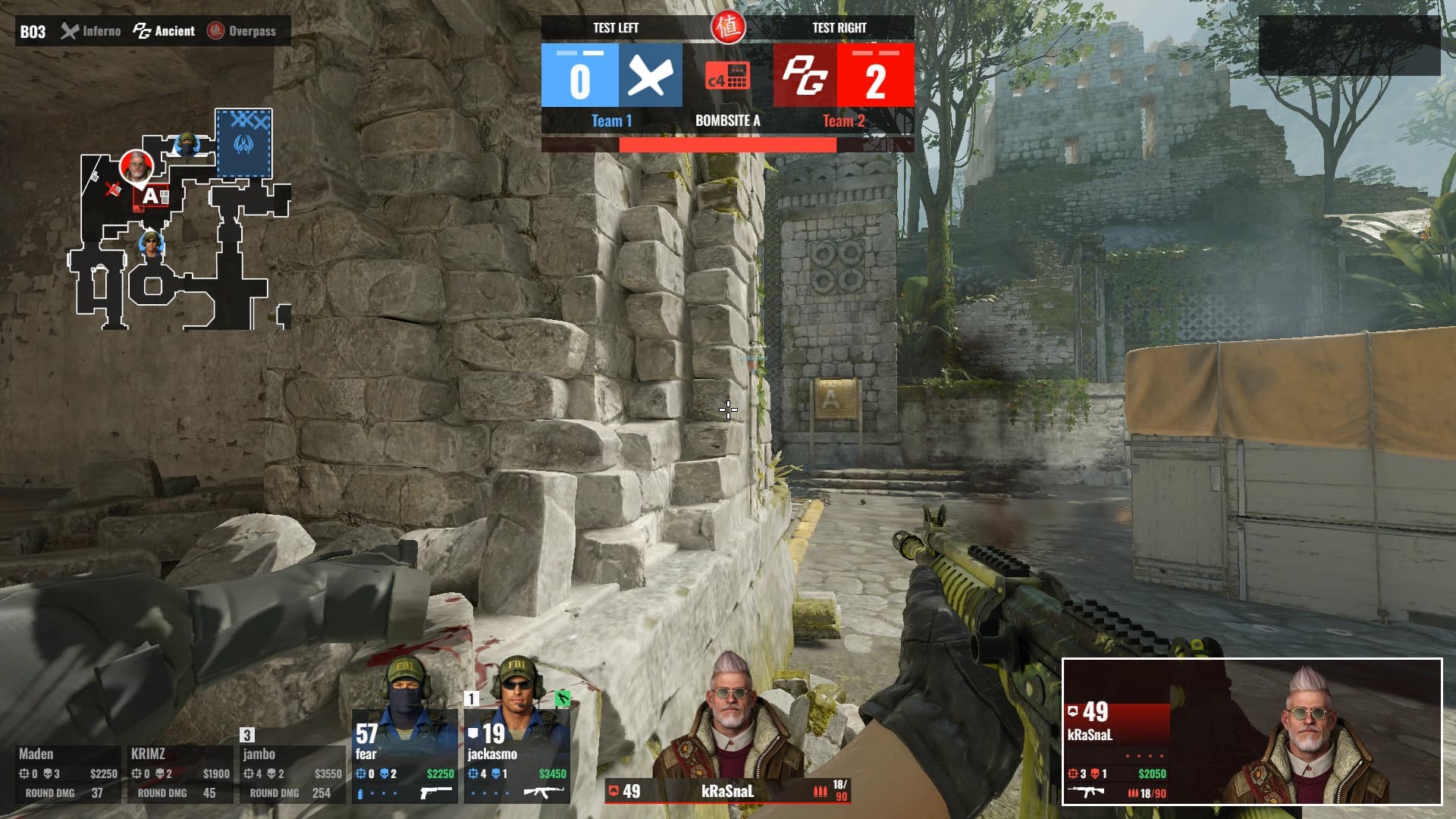Select Maden's player panel
Image resolution: width=1456 pixels, height=819 pixels.
[68, 773]
